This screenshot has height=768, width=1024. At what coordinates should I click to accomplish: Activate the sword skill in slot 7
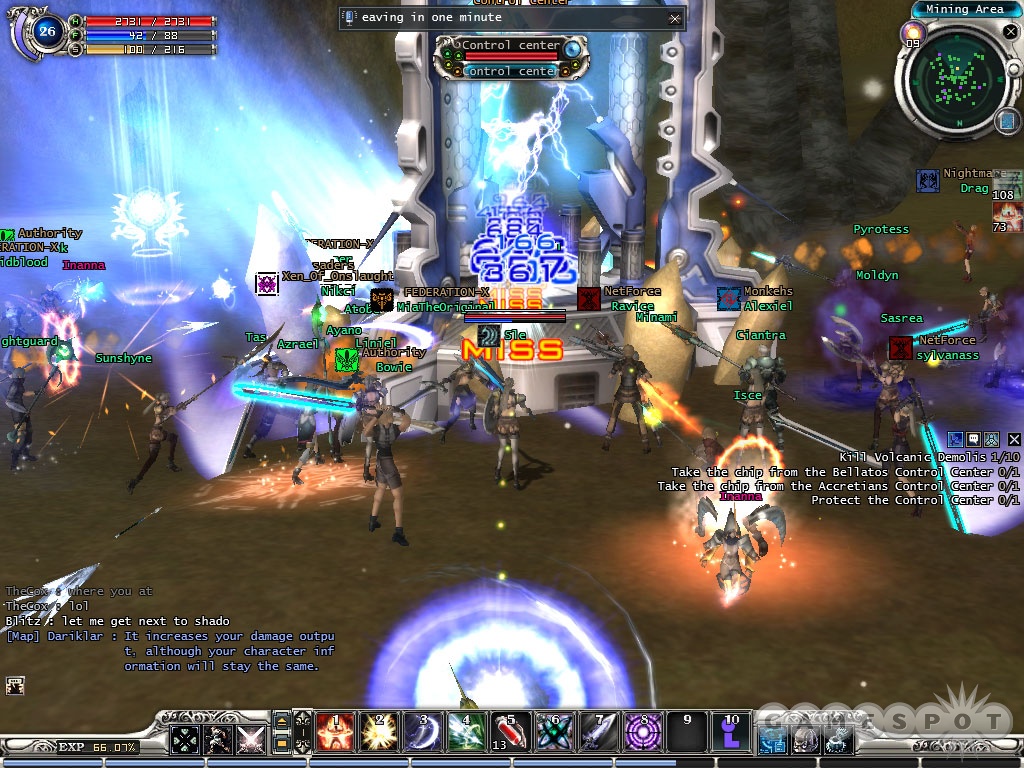tap(594, 731)
